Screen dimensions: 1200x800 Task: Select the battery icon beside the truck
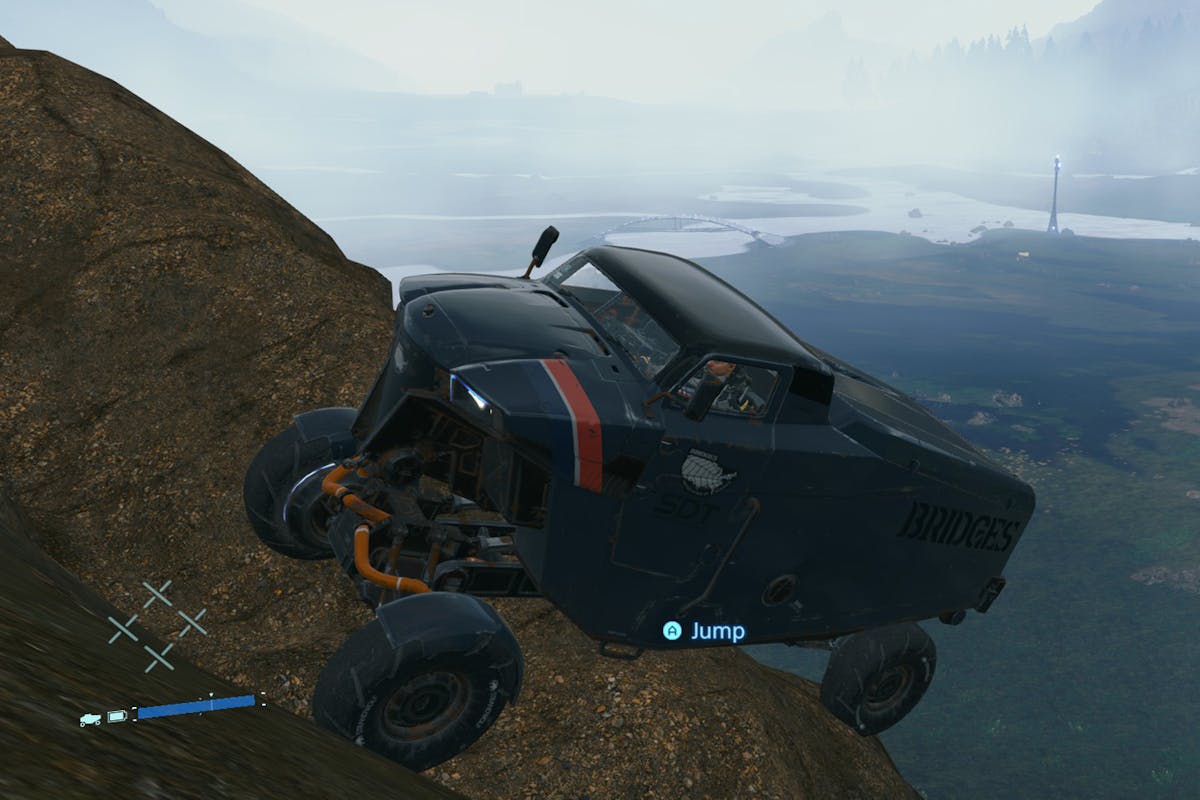click(x=117, y=716)
